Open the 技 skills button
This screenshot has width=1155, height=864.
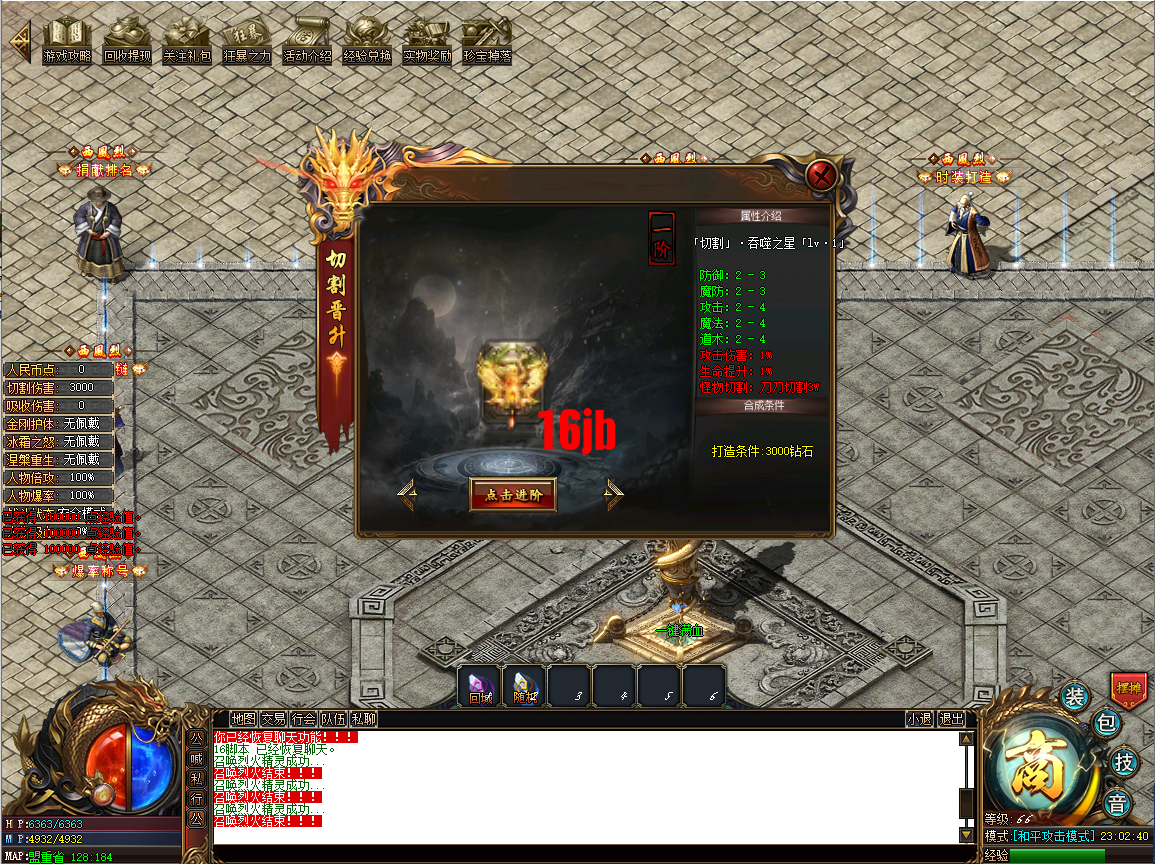tap(1125, 763)
